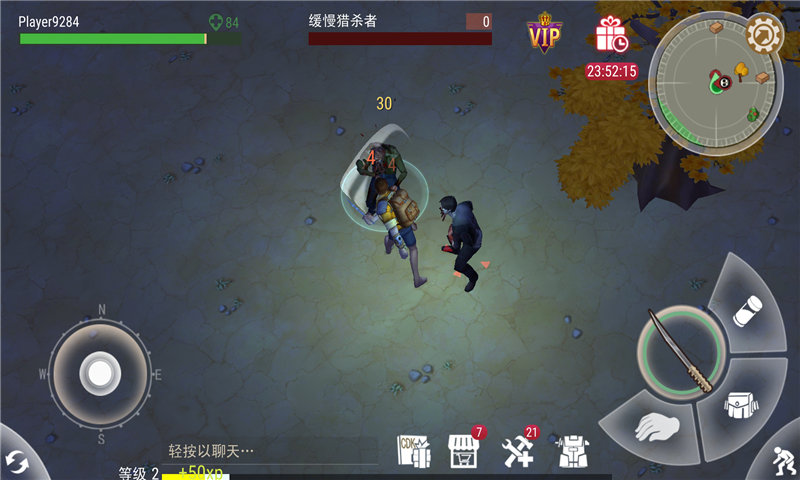800x480 pixels.
Task: Tap the virtual movement joystick
Action: 100,373
